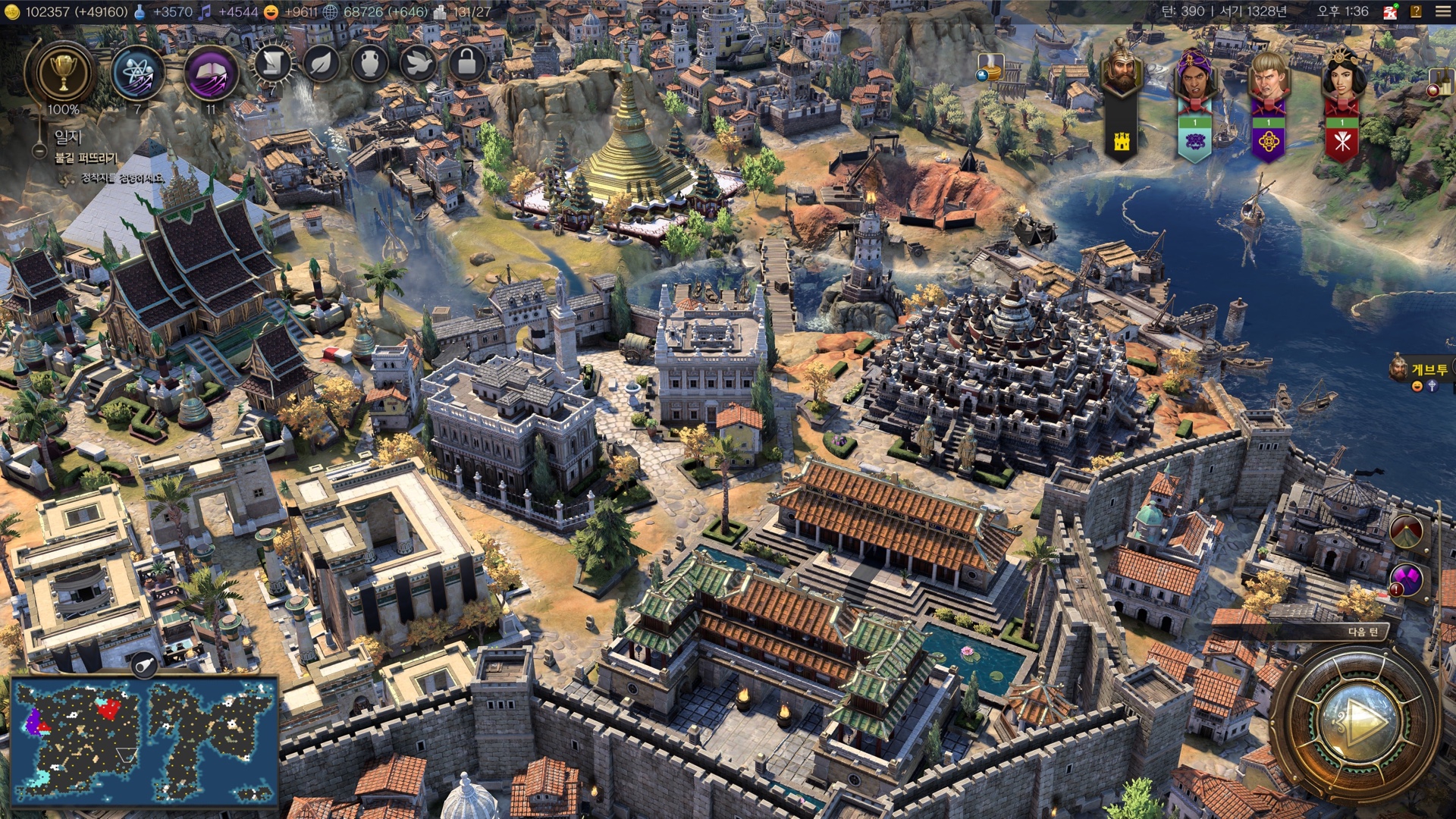
Task: Open the purple hexes notification
Action: (1407, 579)
